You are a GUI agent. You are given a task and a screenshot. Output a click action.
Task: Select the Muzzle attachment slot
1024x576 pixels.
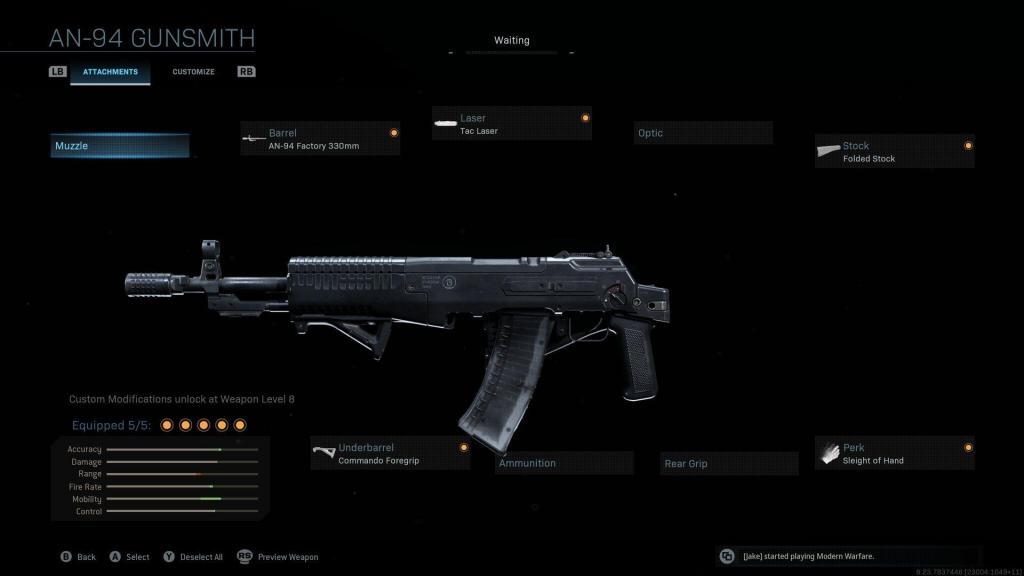click(x=120, y=146)
